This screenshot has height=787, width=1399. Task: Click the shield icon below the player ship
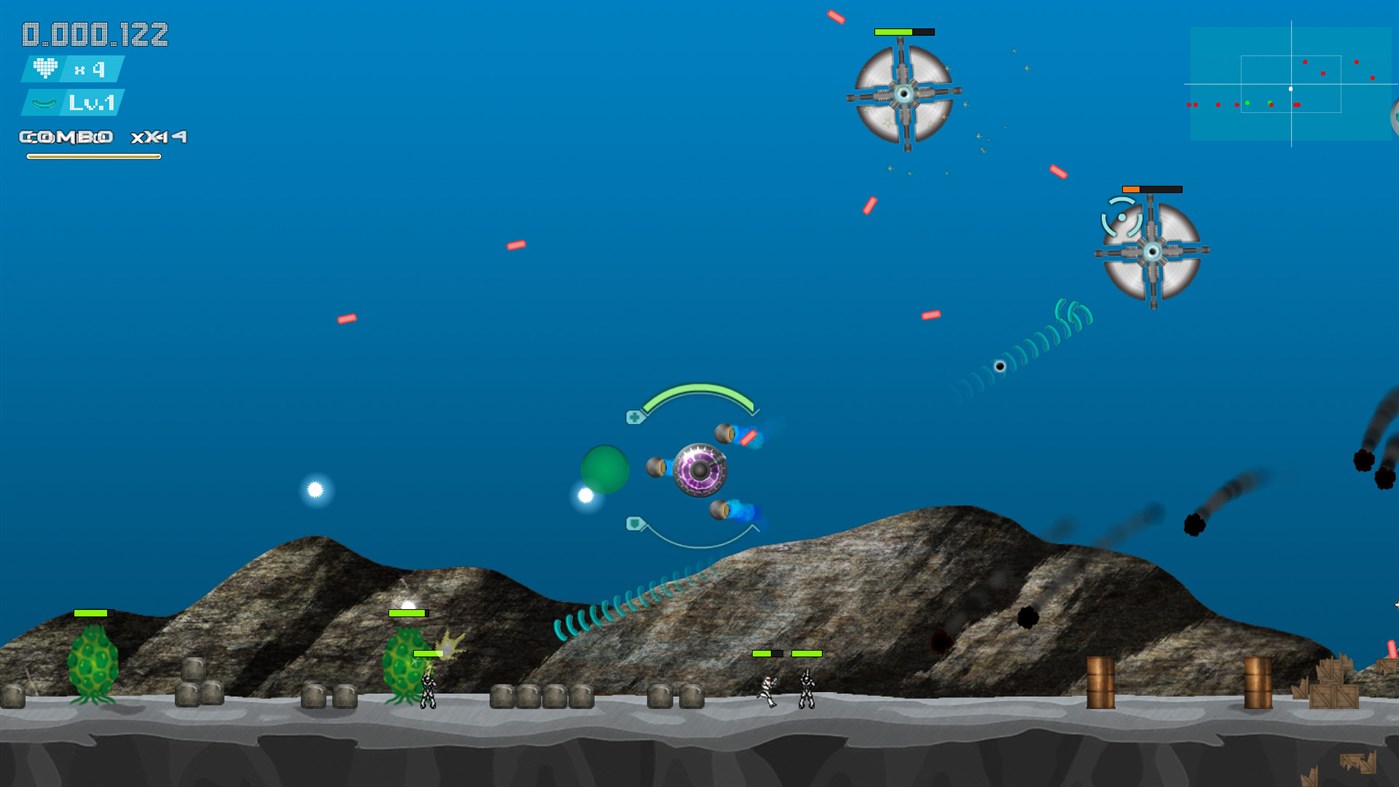click(x=635, y=521)
